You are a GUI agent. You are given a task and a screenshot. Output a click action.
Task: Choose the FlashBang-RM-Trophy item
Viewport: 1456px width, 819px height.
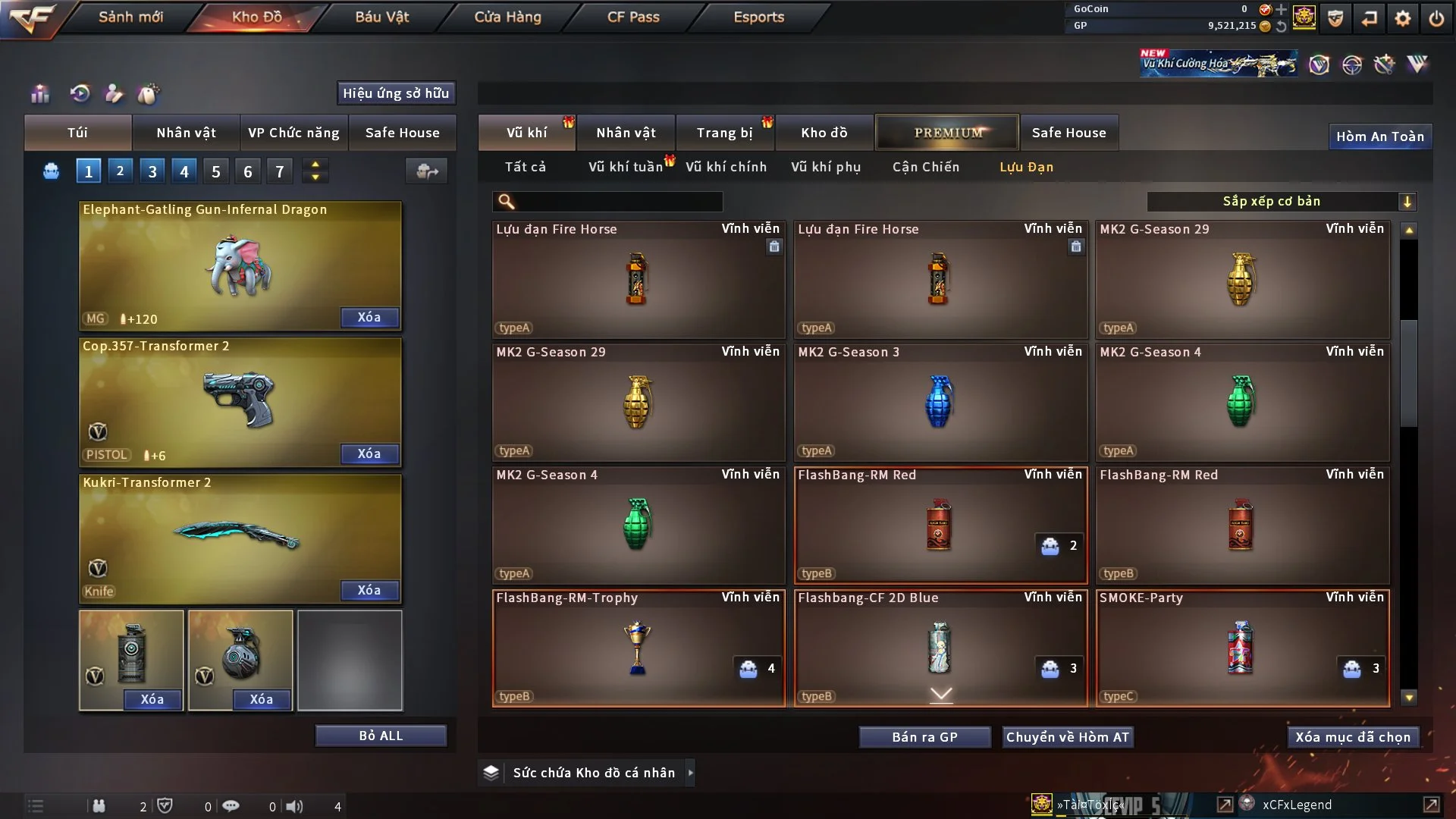click(x=638, y=648)
